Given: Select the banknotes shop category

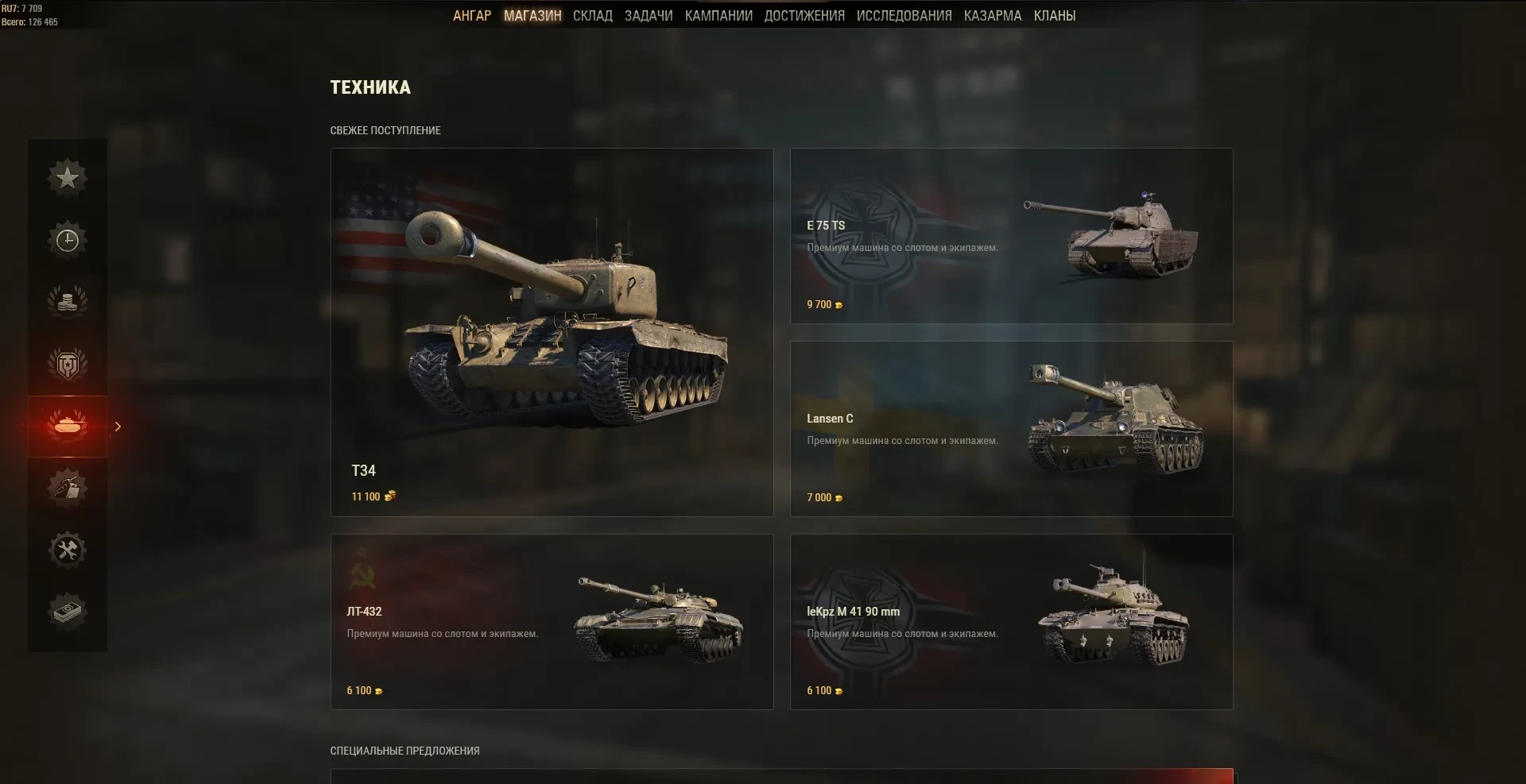Looking at the screenshot, I should [68, 612].
